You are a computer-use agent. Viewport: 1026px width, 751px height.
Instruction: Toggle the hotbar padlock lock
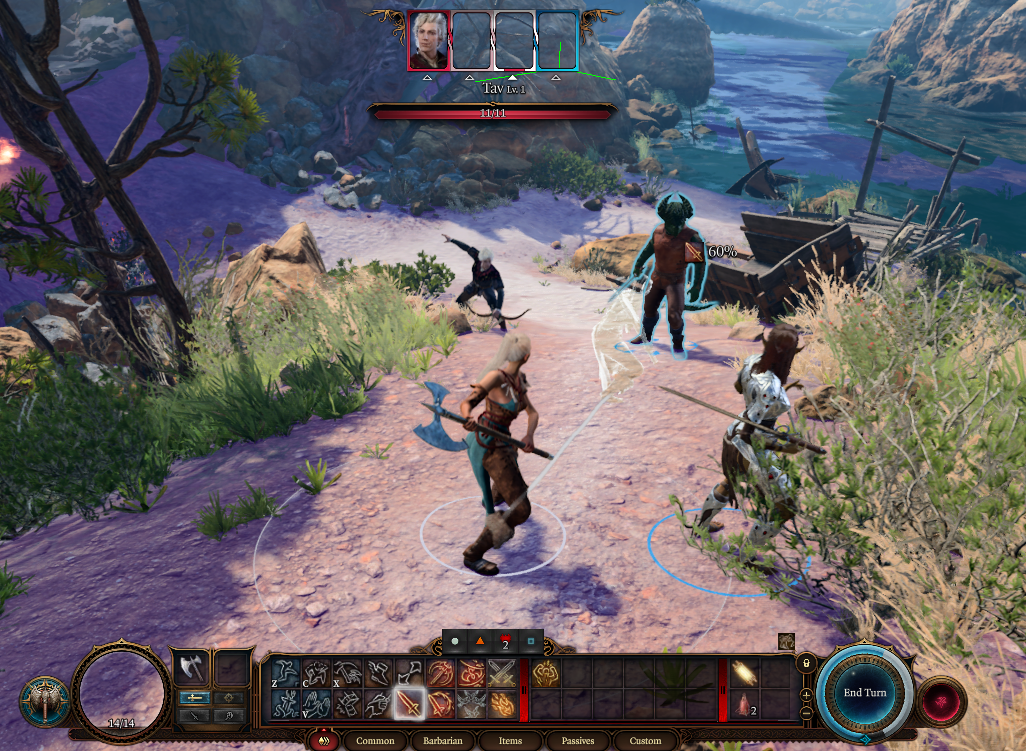click(805, 663)
